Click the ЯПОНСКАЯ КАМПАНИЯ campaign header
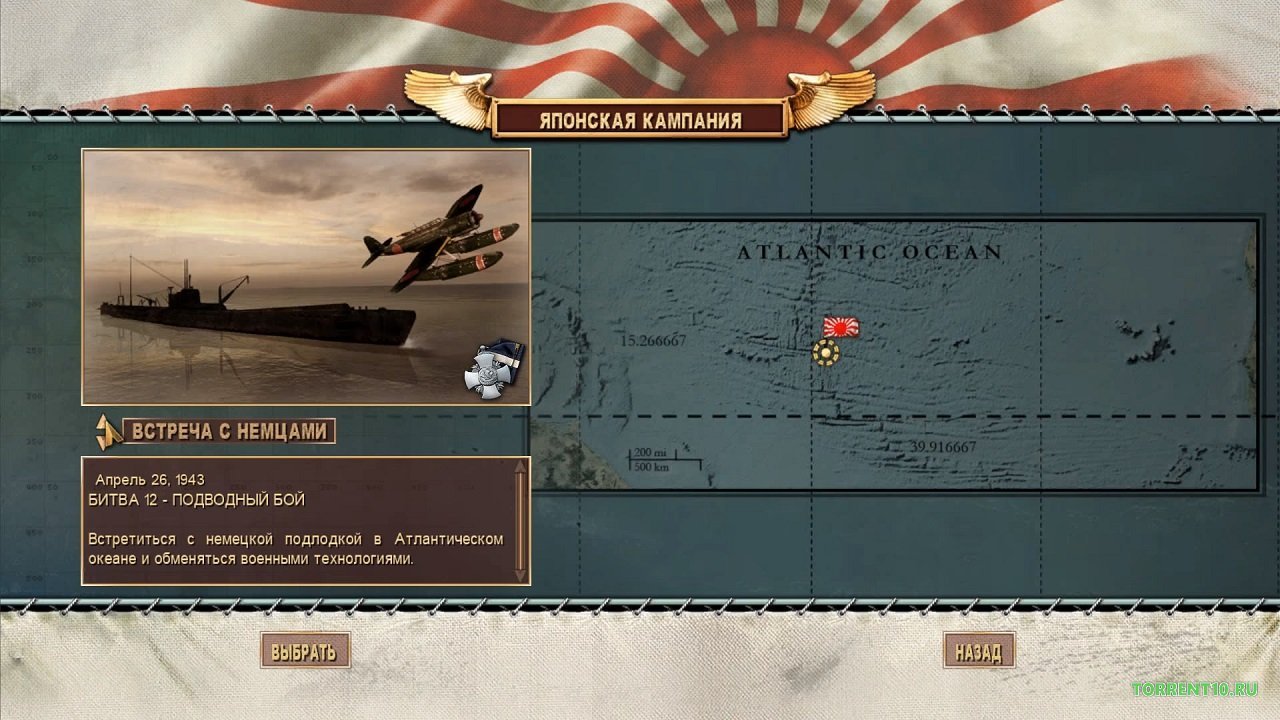Image resolution: width=1280 pixels, height=720 pixels. [640, 120]
